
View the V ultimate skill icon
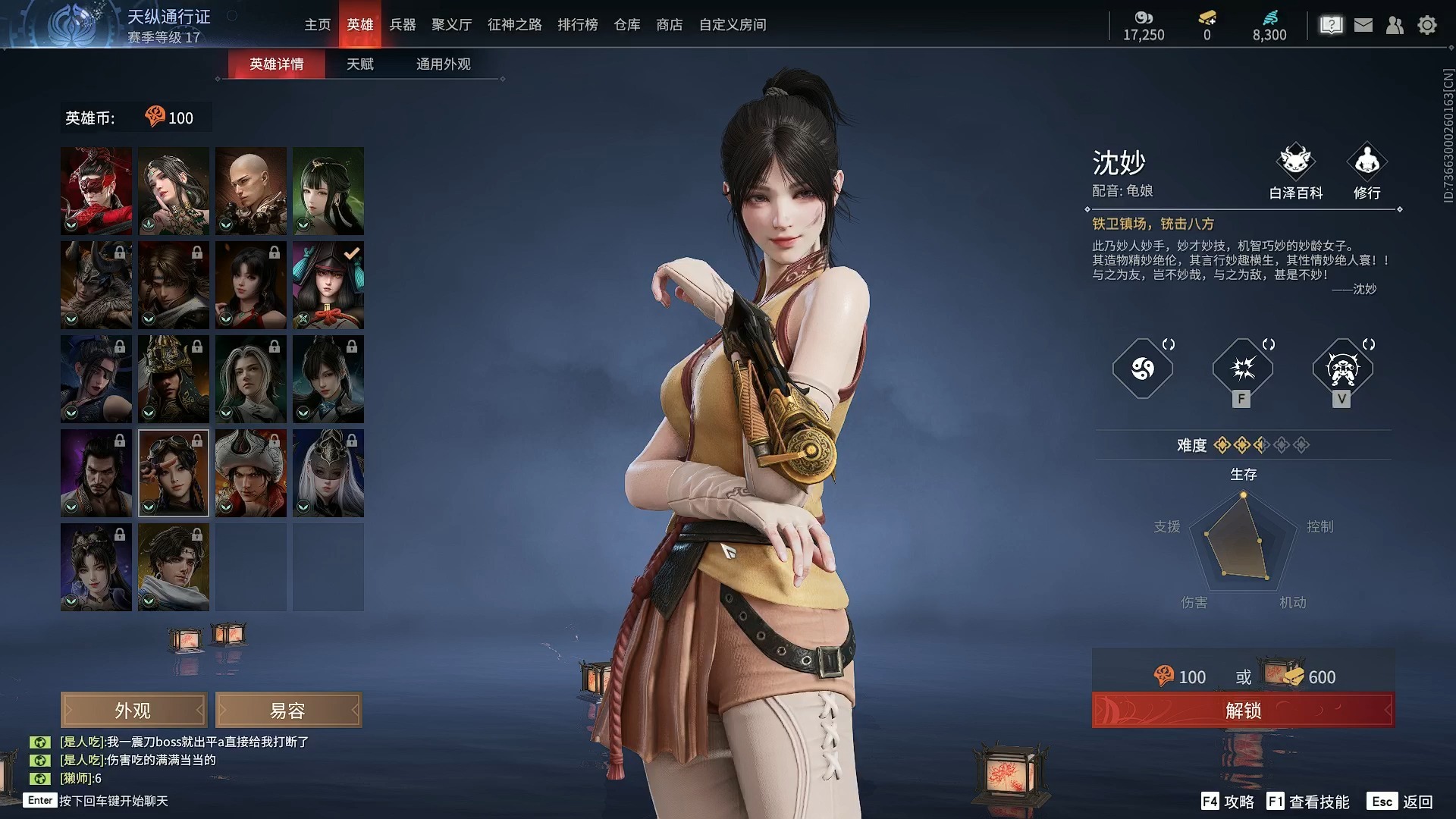1343,369
